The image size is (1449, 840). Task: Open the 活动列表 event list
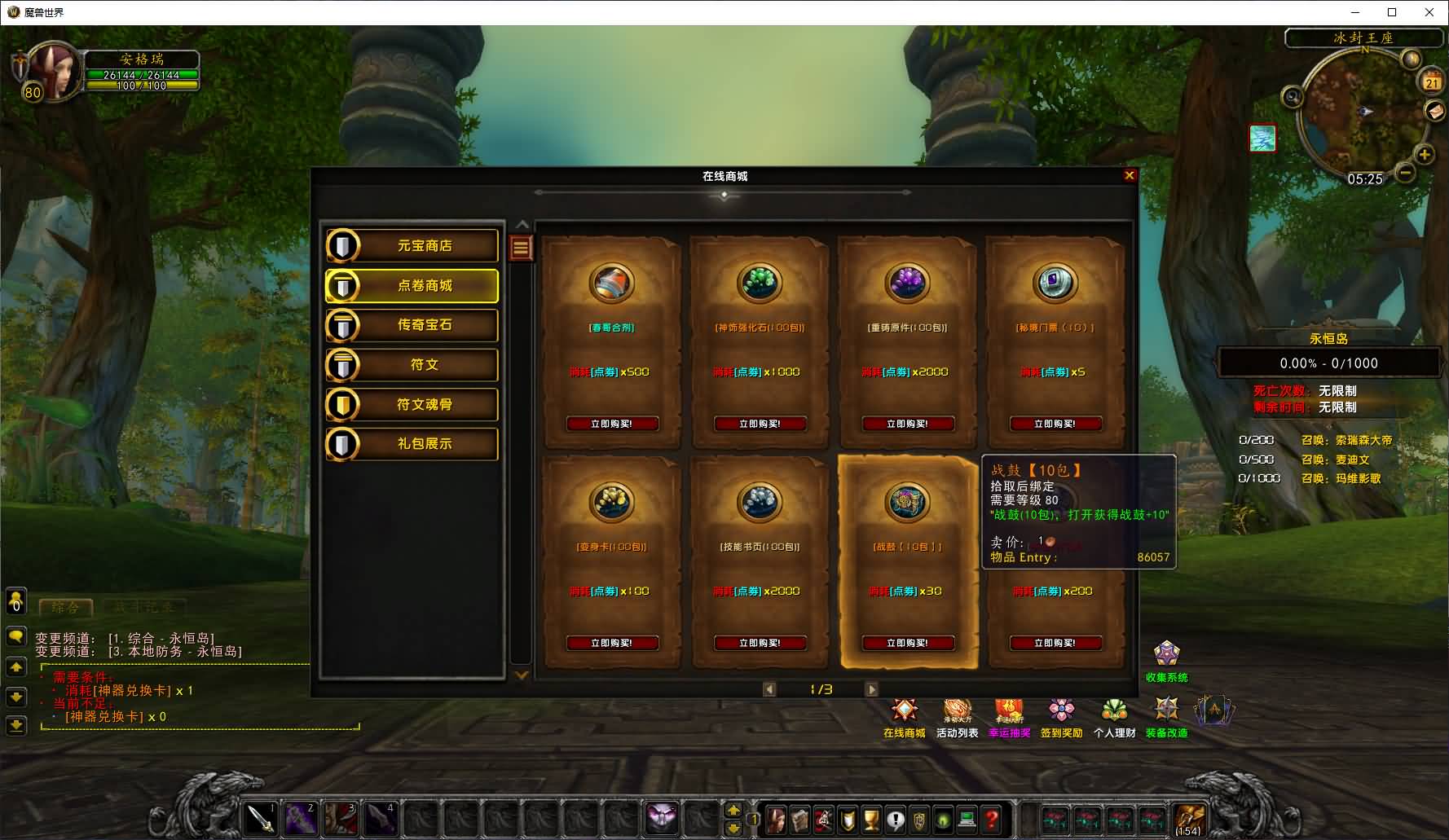[x=957, y=717]
